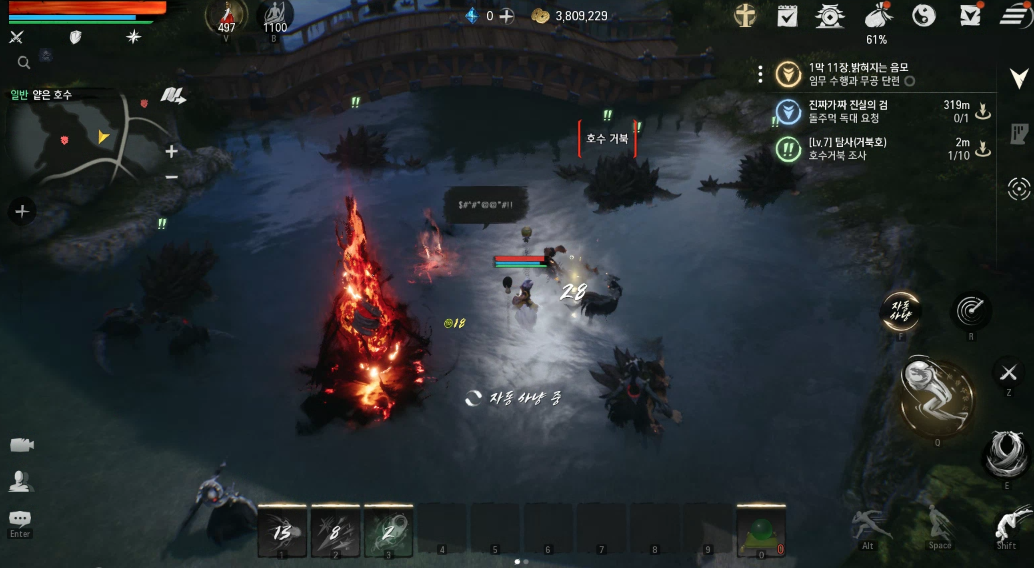Tap the radar scan button
The width and height of the screenshot is (1034, 568).
[970, 312]
